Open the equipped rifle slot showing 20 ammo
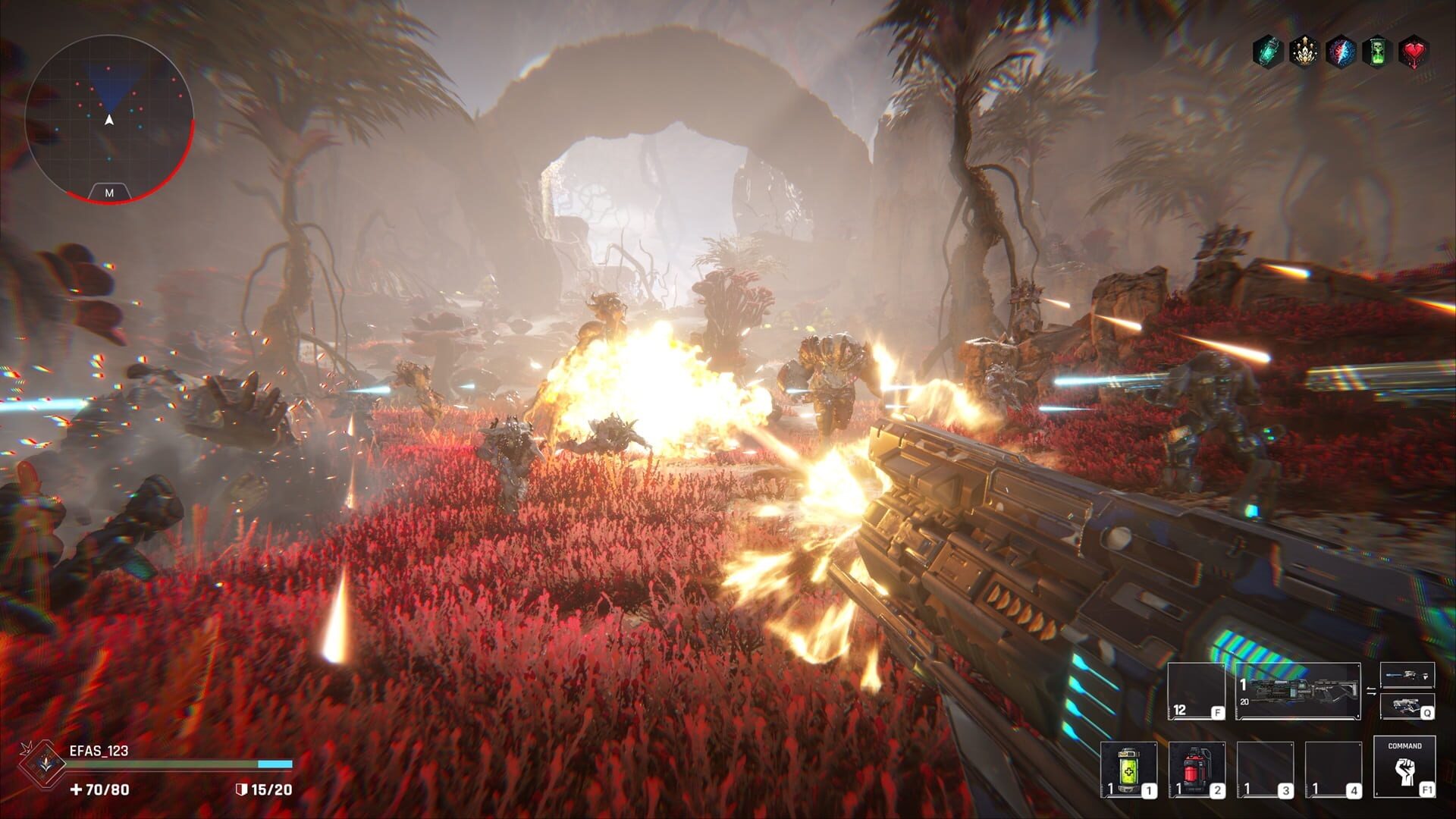This screenshot has height=819, width=1456. pyautogui.click(x=1298, y=693)
